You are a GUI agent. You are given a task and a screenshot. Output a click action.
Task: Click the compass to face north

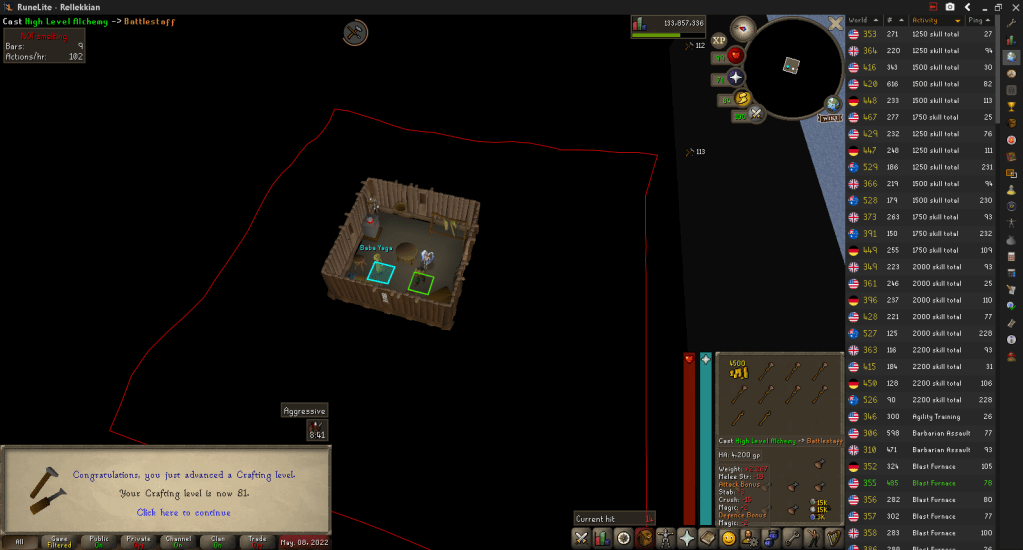click(x=742, y=27)
